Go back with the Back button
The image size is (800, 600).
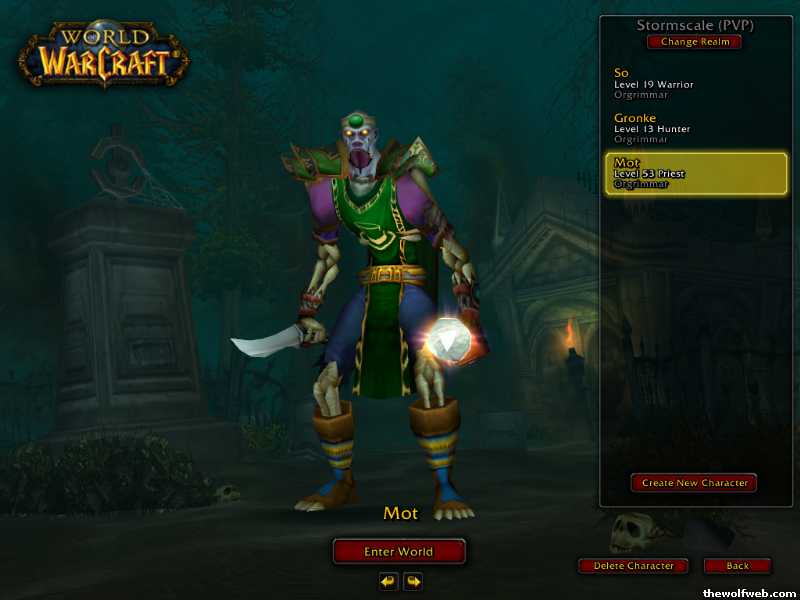click(x=737, y=566)
